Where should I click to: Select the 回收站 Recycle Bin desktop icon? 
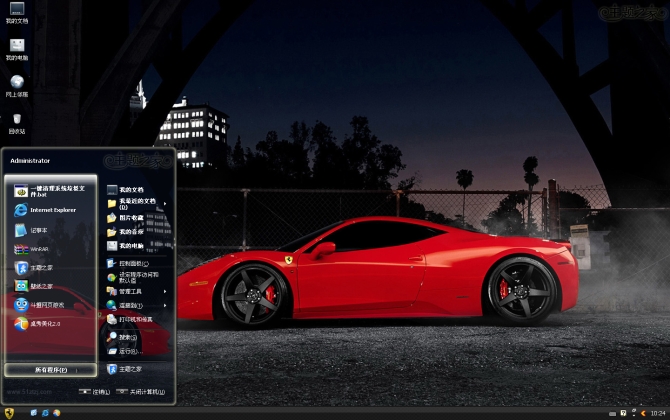(x=16, y=123)
